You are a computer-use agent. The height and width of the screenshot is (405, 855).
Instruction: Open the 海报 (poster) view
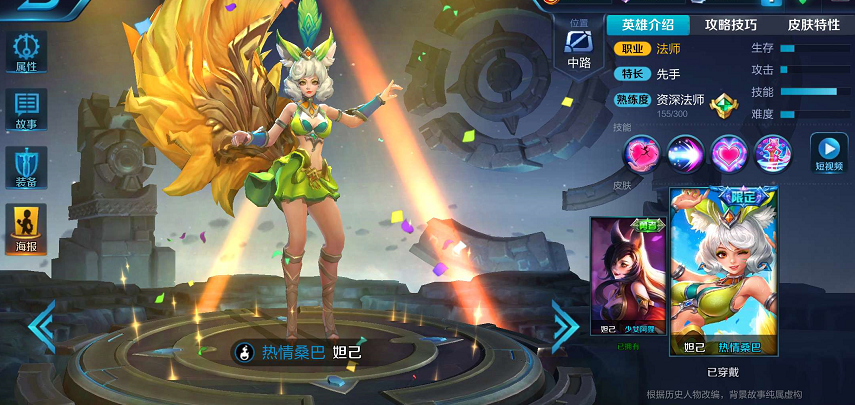[26, 228]
